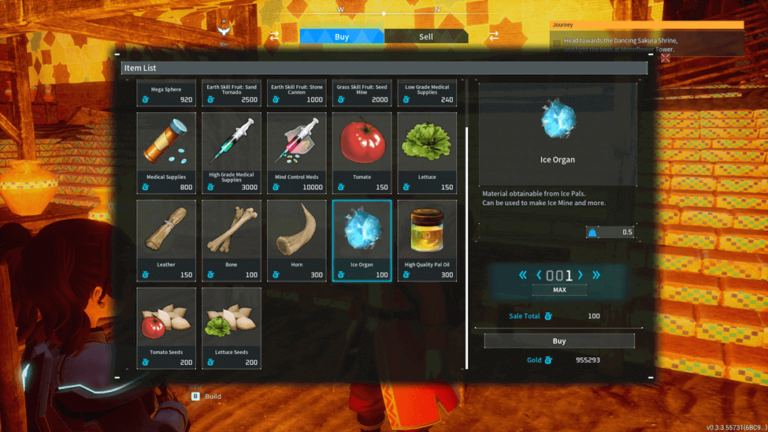768x432 pixels.
Task: Click the double right arrow quantity jump
Action: (x=597, y=275)
